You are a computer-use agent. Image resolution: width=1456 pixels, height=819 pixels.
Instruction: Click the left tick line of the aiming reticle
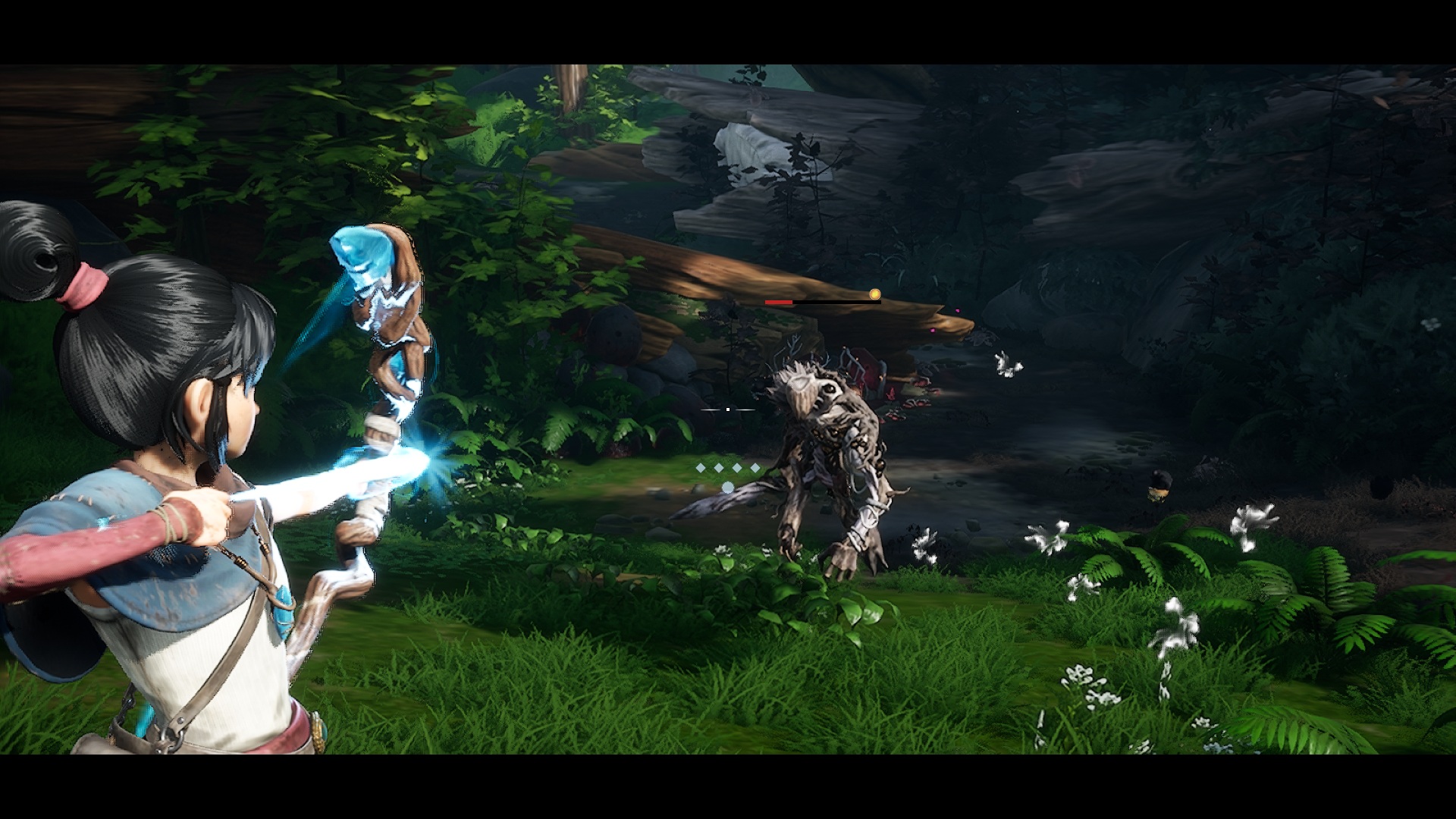709,409
